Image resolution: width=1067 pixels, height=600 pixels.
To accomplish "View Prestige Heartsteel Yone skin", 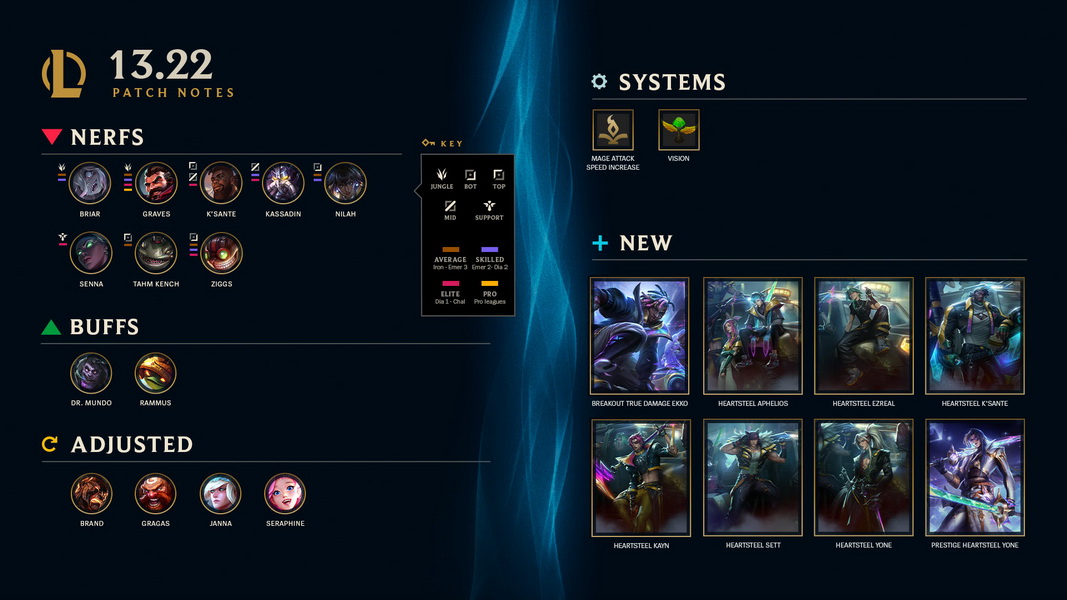I will 975,478.
